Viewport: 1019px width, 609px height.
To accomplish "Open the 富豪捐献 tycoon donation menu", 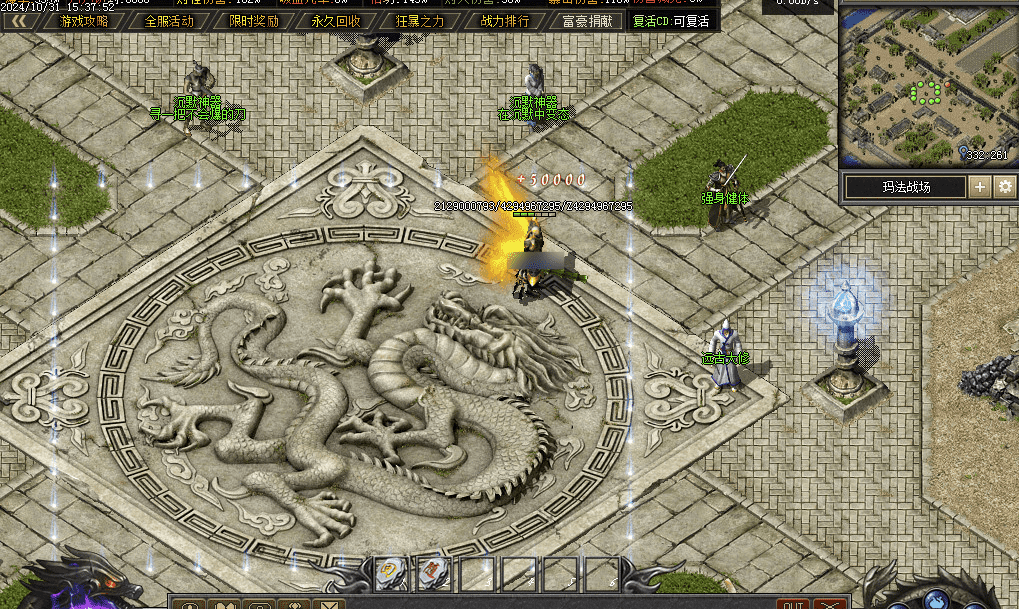I will pos(587,21).
